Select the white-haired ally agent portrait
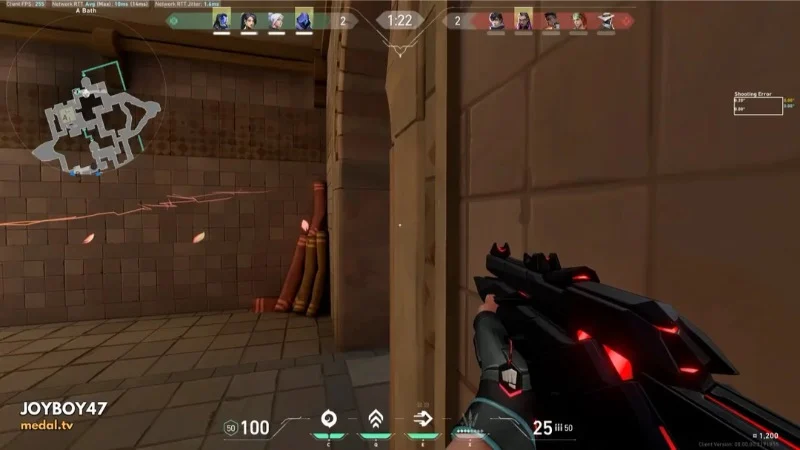Image resolution: width=800 pixels, height=450 pixels. coord(276,20)
